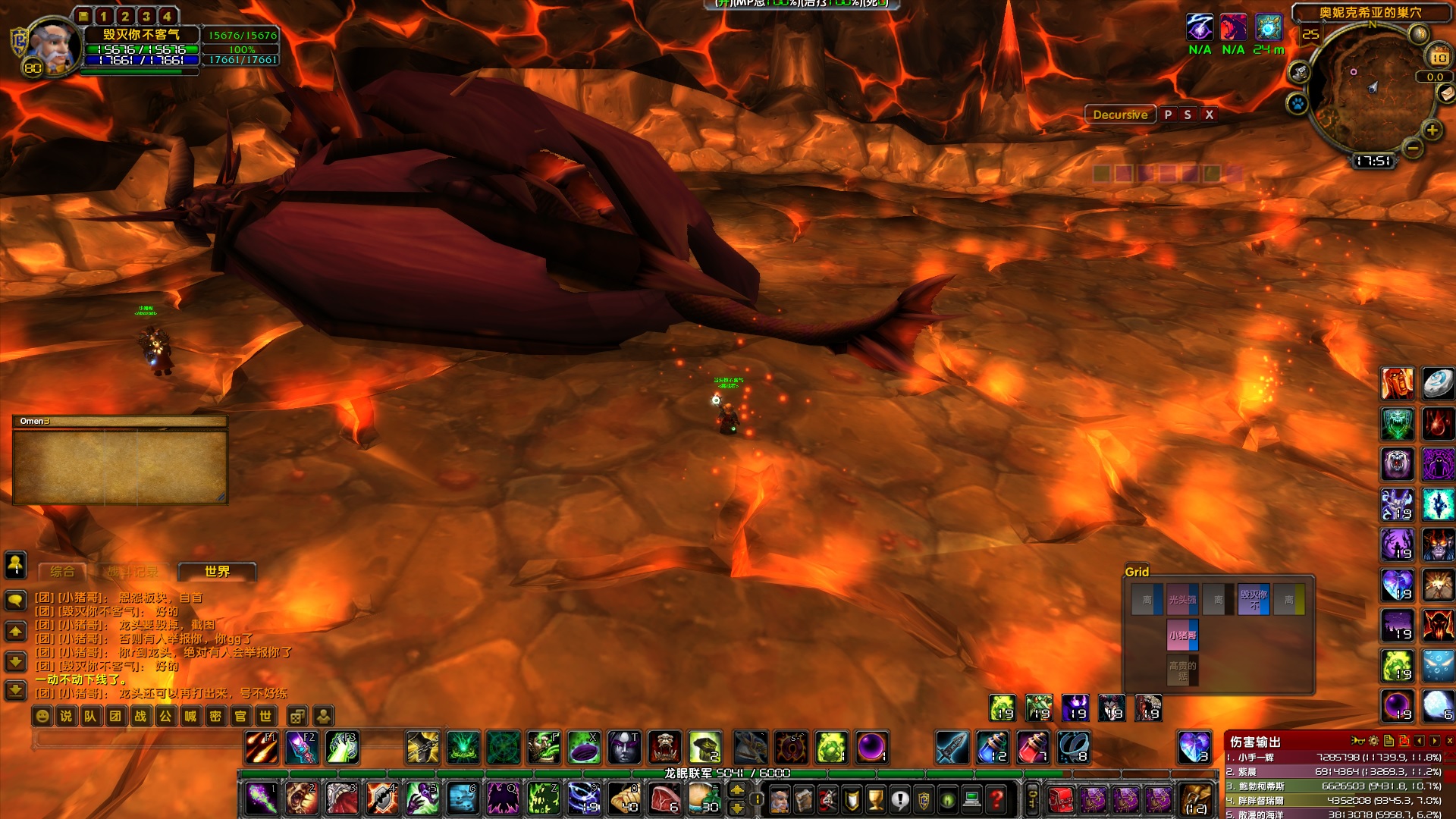Viewport: 1456px width, 819px height.
Task: Open the 综合 chat tab
Action: click(62, 572)
